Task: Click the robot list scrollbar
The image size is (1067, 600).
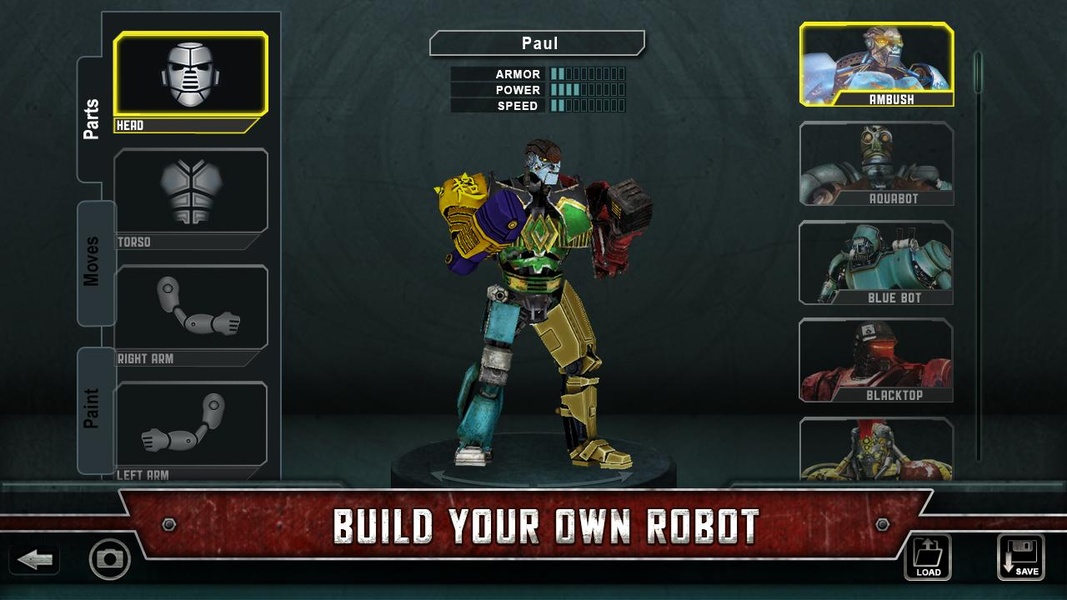Action: (x=978, y=250)
